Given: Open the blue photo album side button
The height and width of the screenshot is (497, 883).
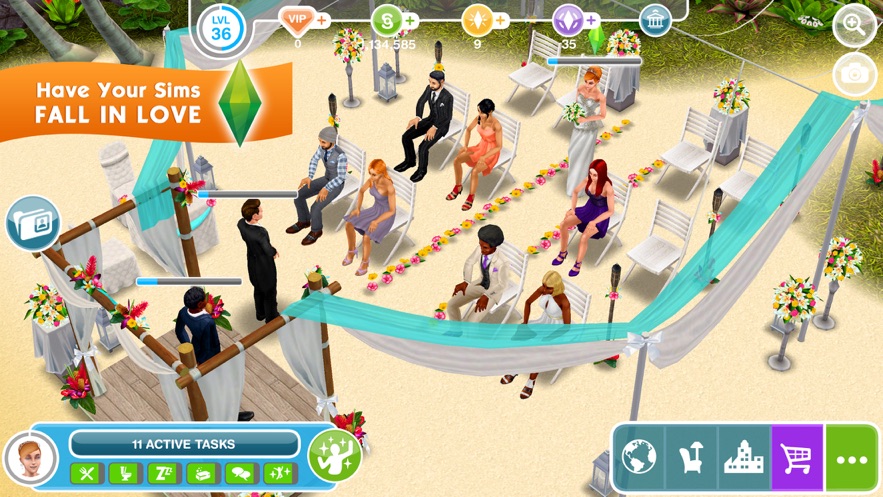Looking at the screenshot, I should (x=30, y=222).
